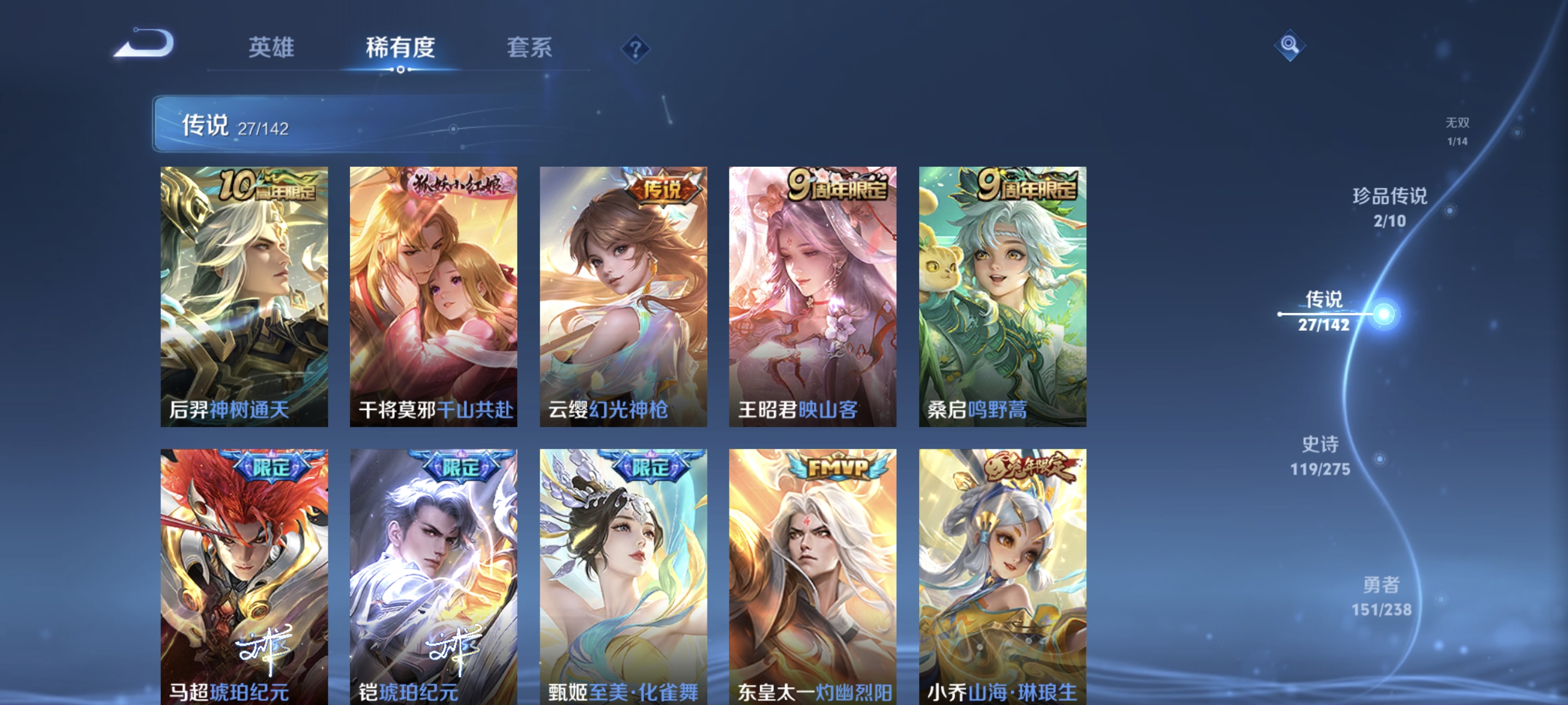Expand the 兔年限定 badge on 小乔 card
Image resolution: width=1568 pixels, height=705 pixels.
pyautogui.click(x=1028, y=466)
